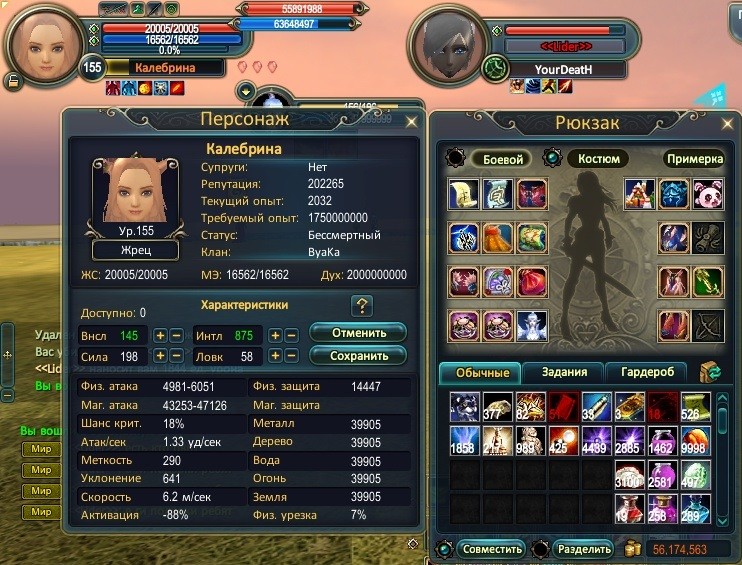The height and width of the screenshot is (565, 742).
Task: Close the Персонаж character window
Action: (x=411, y=121)
